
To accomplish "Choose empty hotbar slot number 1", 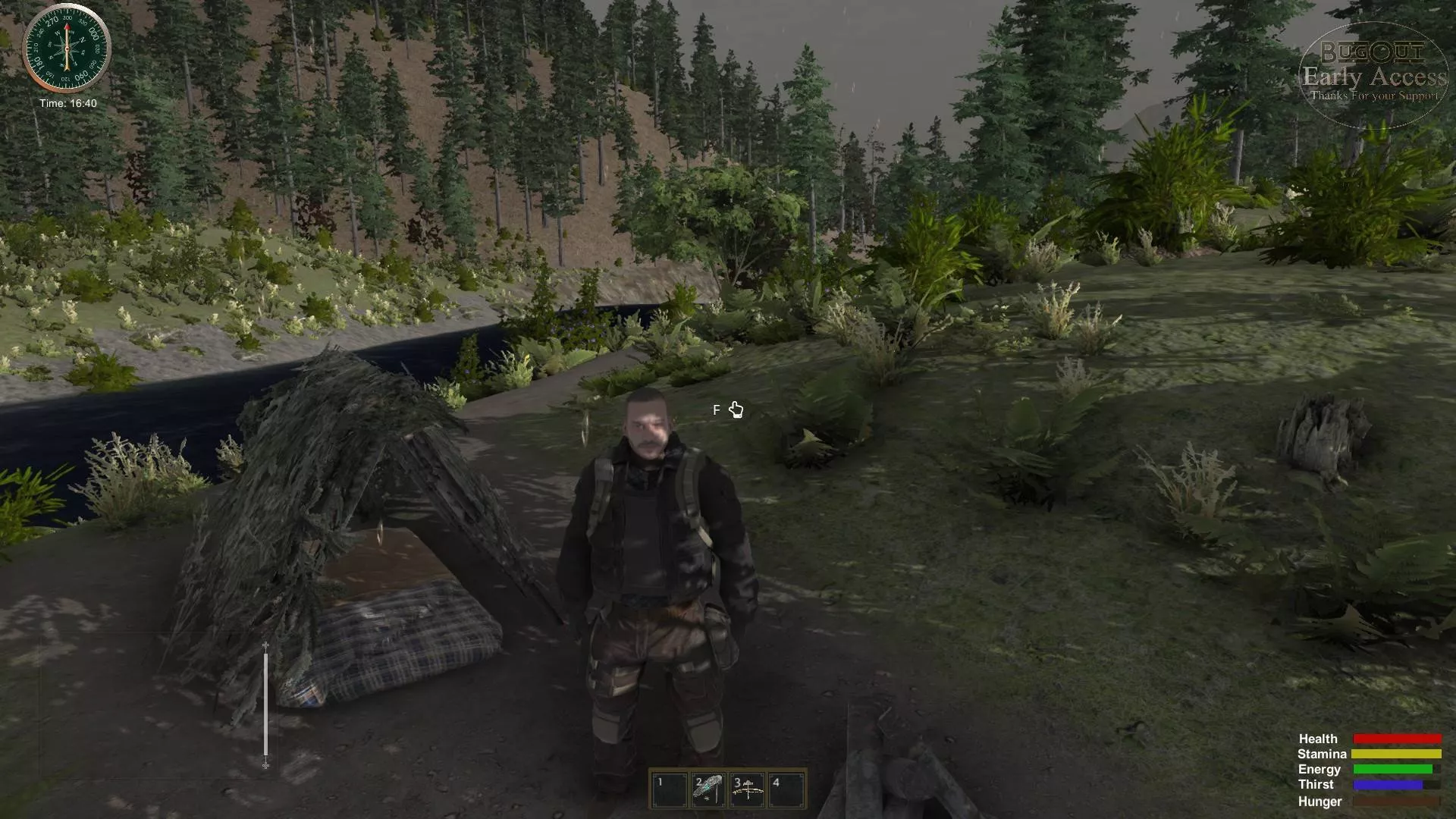I will pos(670,789).
